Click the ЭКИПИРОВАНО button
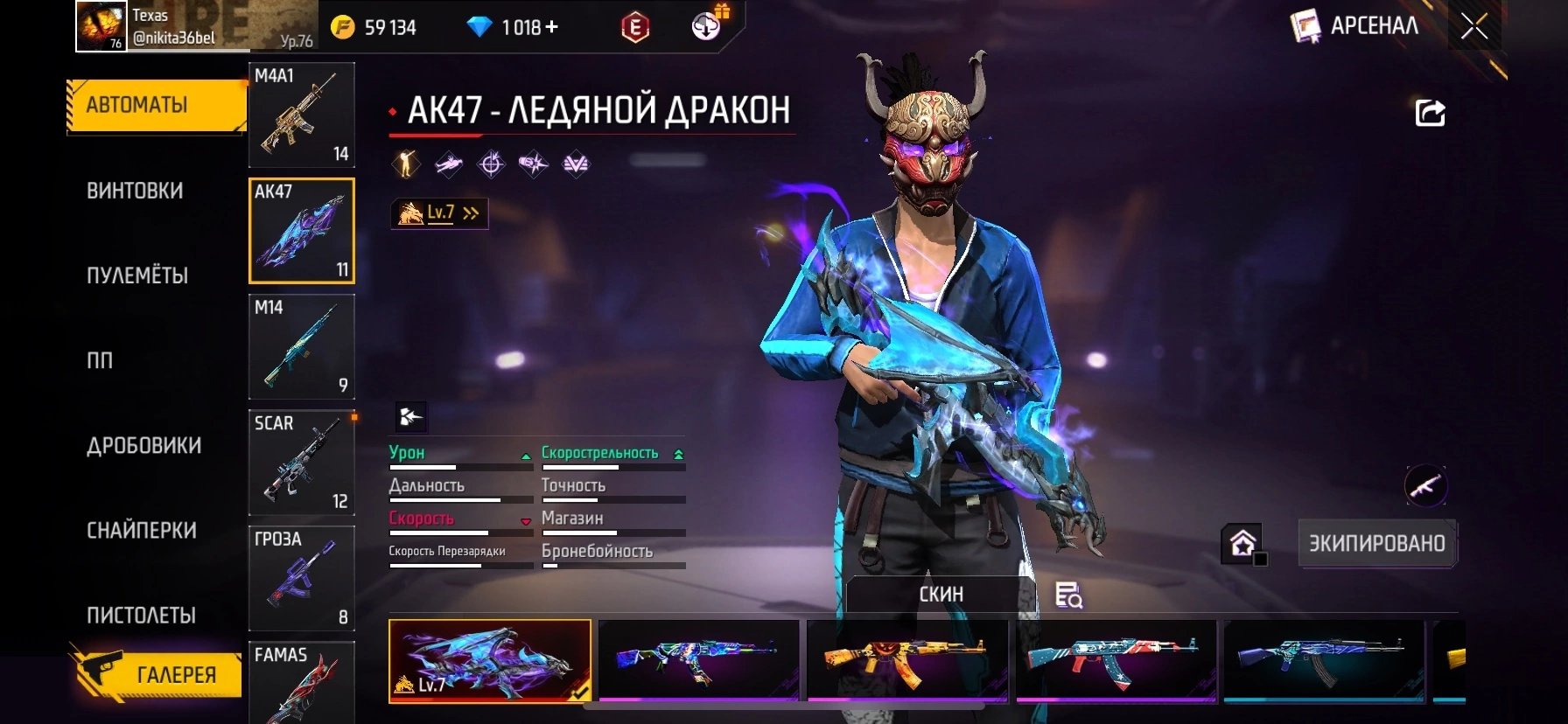The width and height of the screenshot is (1568, 724). pyautogui.click(x=1376, y=543)
